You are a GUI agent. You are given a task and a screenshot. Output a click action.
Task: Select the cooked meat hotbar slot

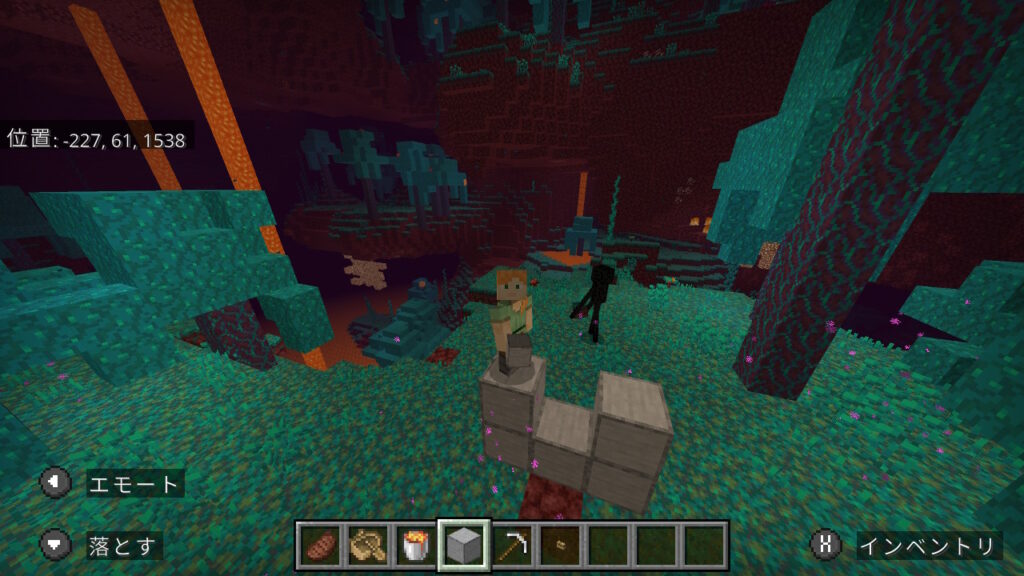[x=321, y=545]
